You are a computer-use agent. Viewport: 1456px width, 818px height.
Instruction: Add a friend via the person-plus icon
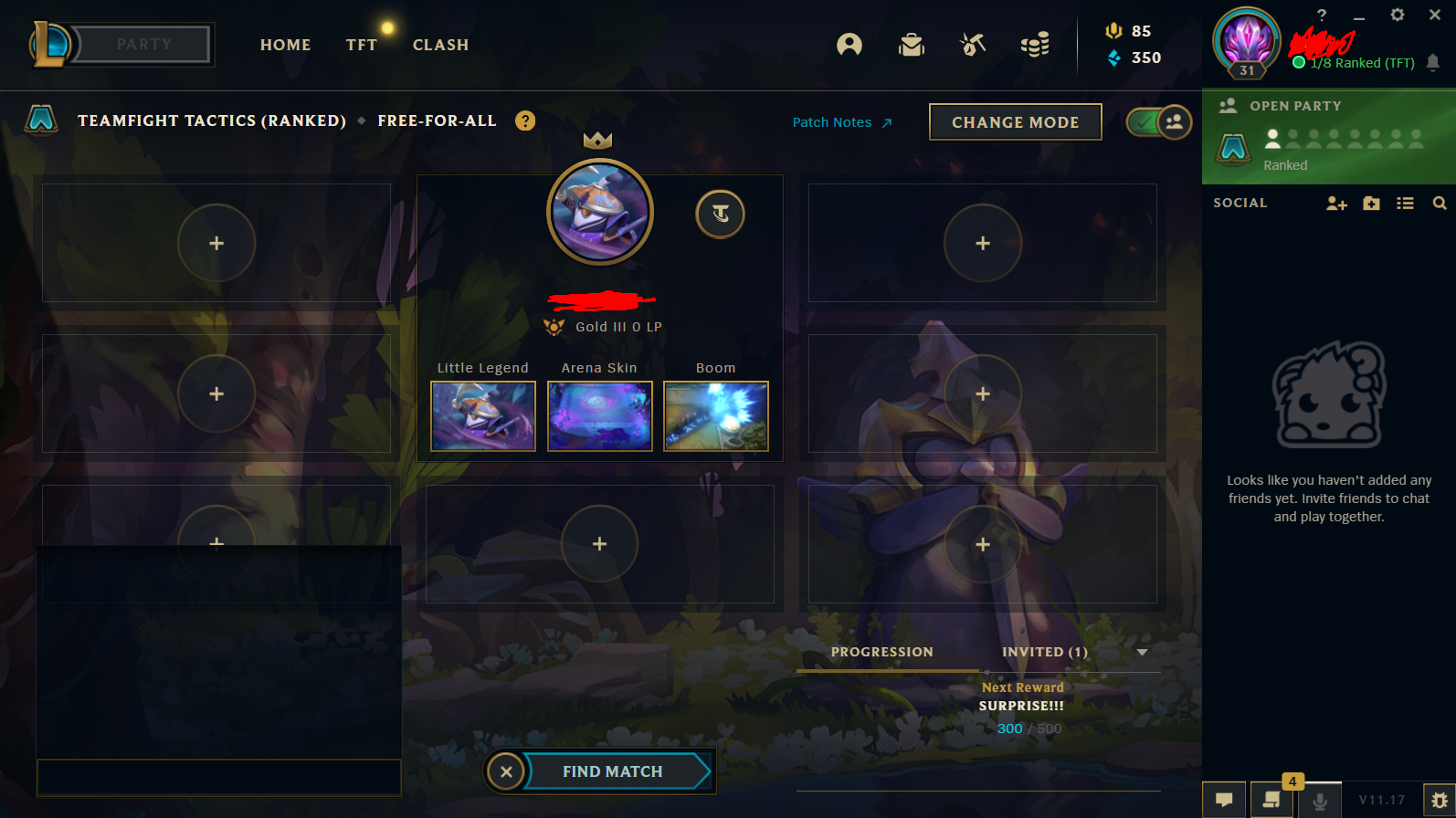(x=1336, y=204)
